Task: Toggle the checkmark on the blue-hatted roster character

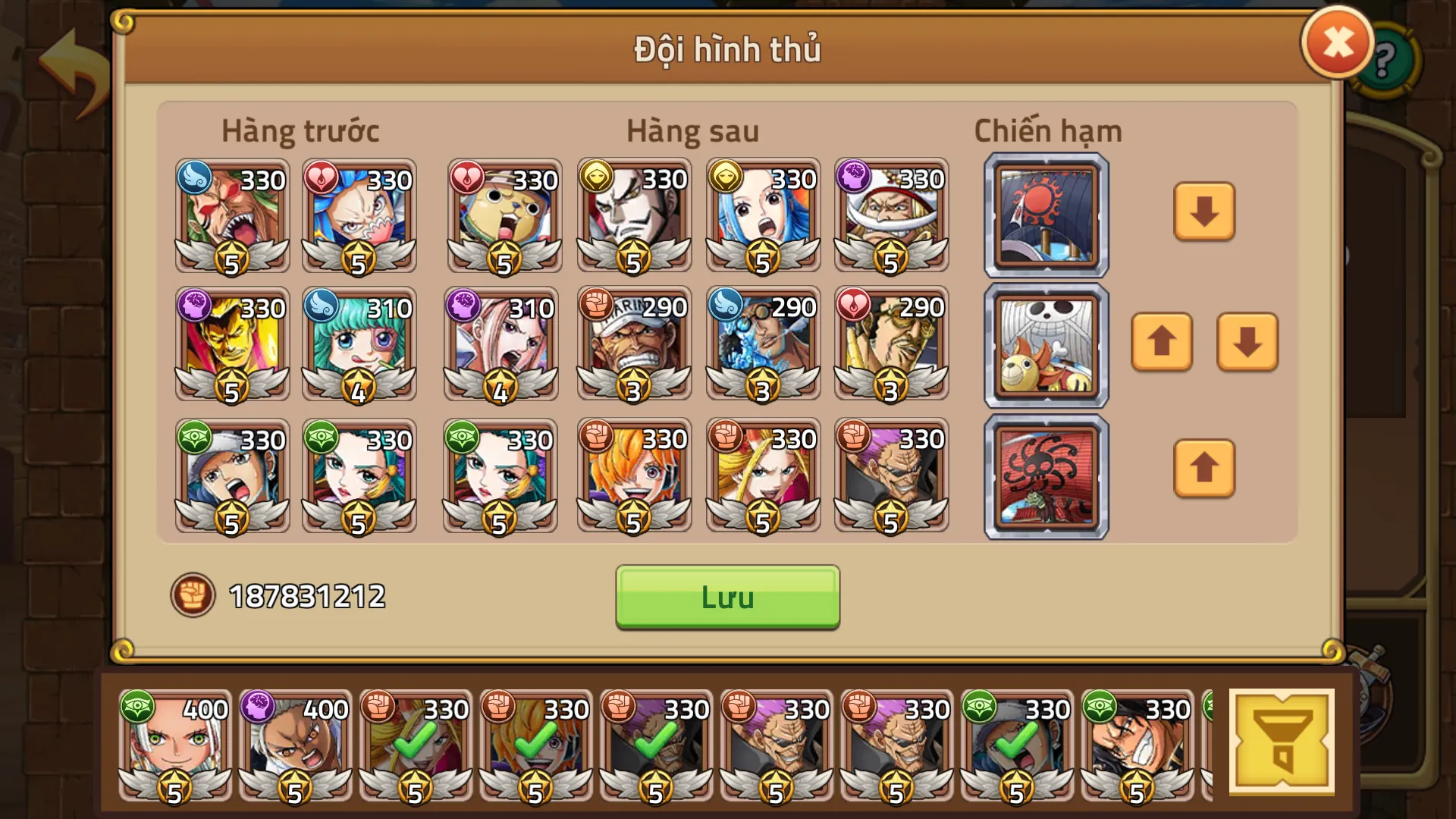Action: click(1018, 747)
